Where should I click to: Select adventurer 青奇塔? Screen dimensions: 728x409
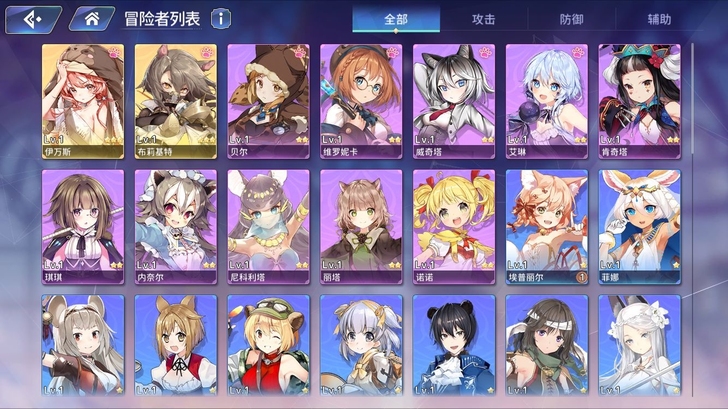click(639, 100)
